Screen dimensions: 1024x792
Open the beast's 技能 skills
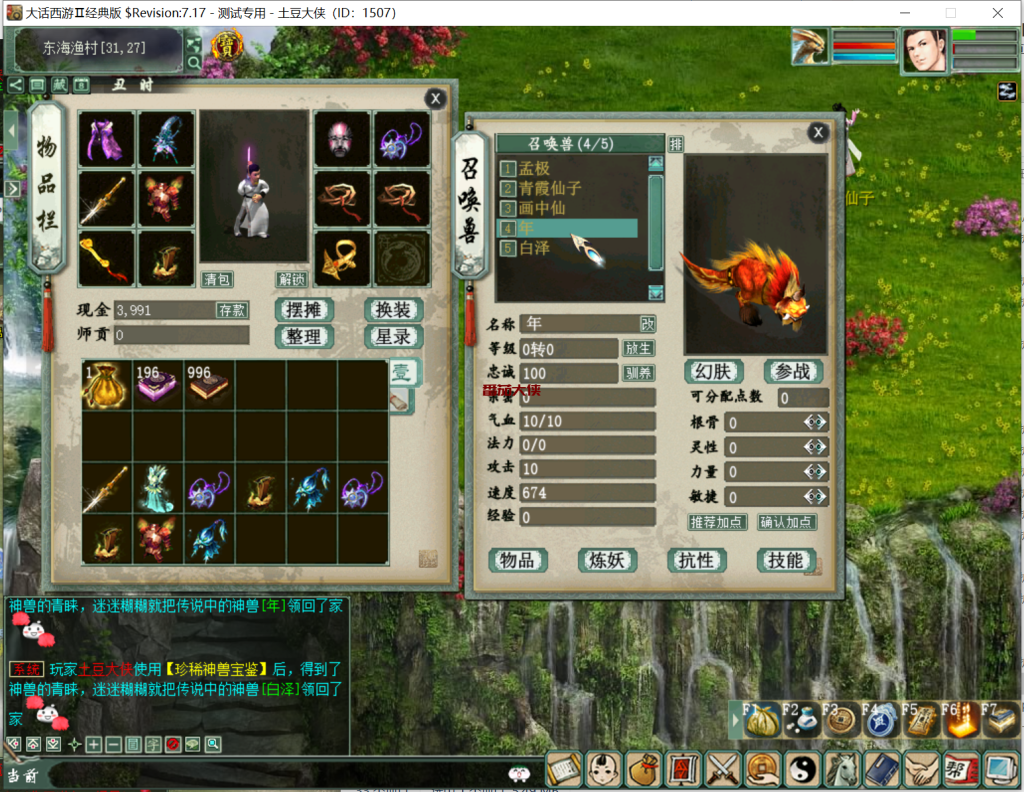coord(786,560)
